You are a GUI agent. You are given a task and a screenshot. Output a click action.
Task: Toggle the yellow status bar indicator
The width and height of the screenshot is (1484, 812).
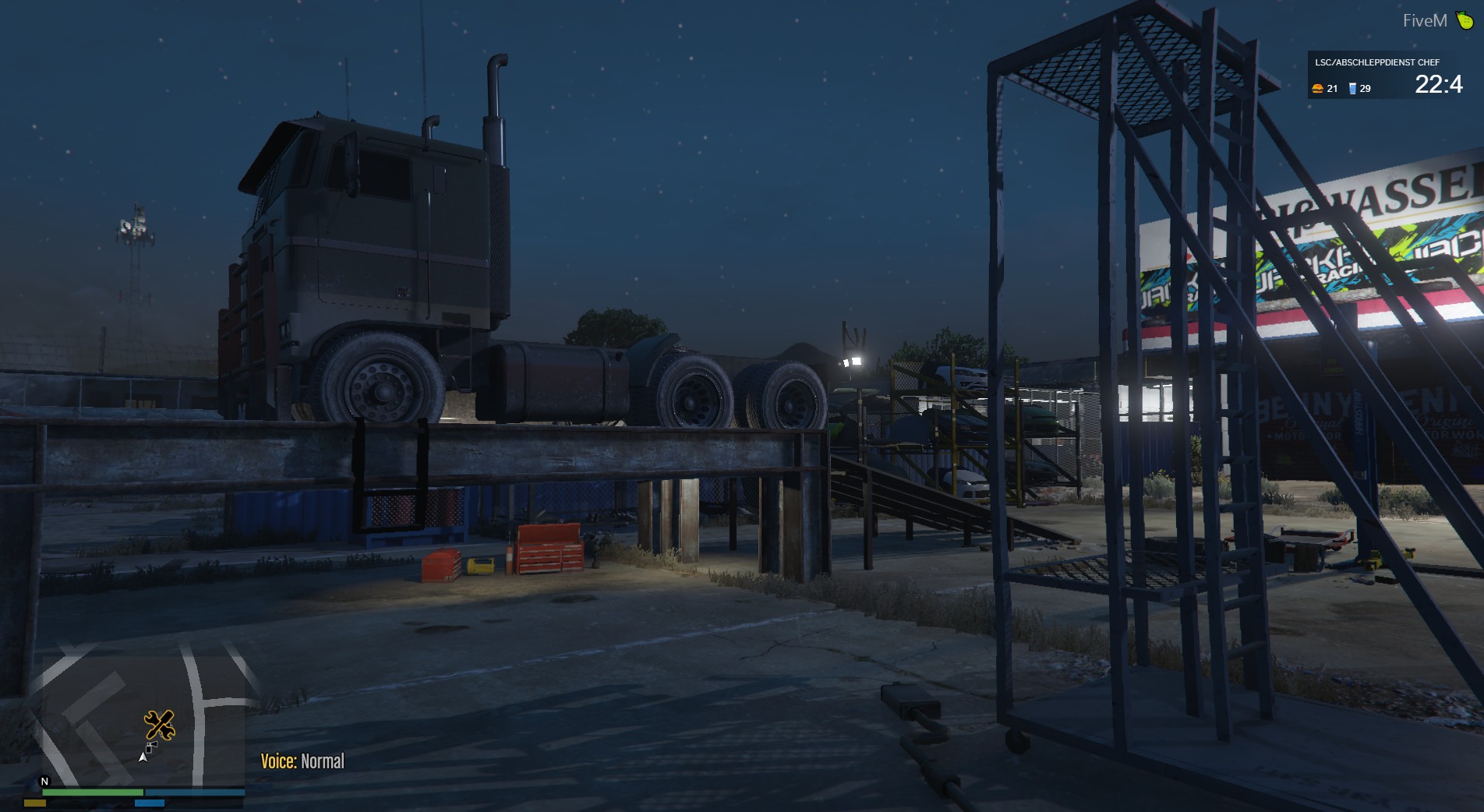(x=35, y=803)
